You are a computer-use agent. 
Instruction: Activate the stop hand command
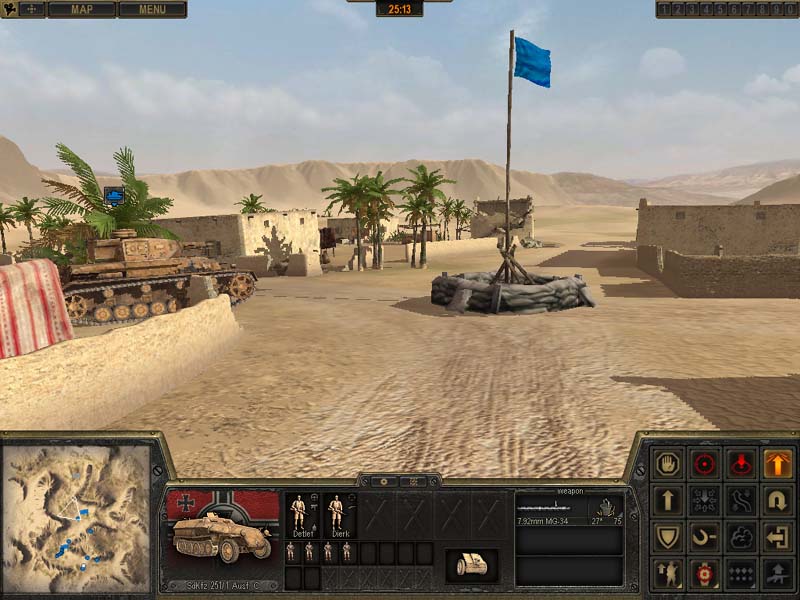point(667,464)
